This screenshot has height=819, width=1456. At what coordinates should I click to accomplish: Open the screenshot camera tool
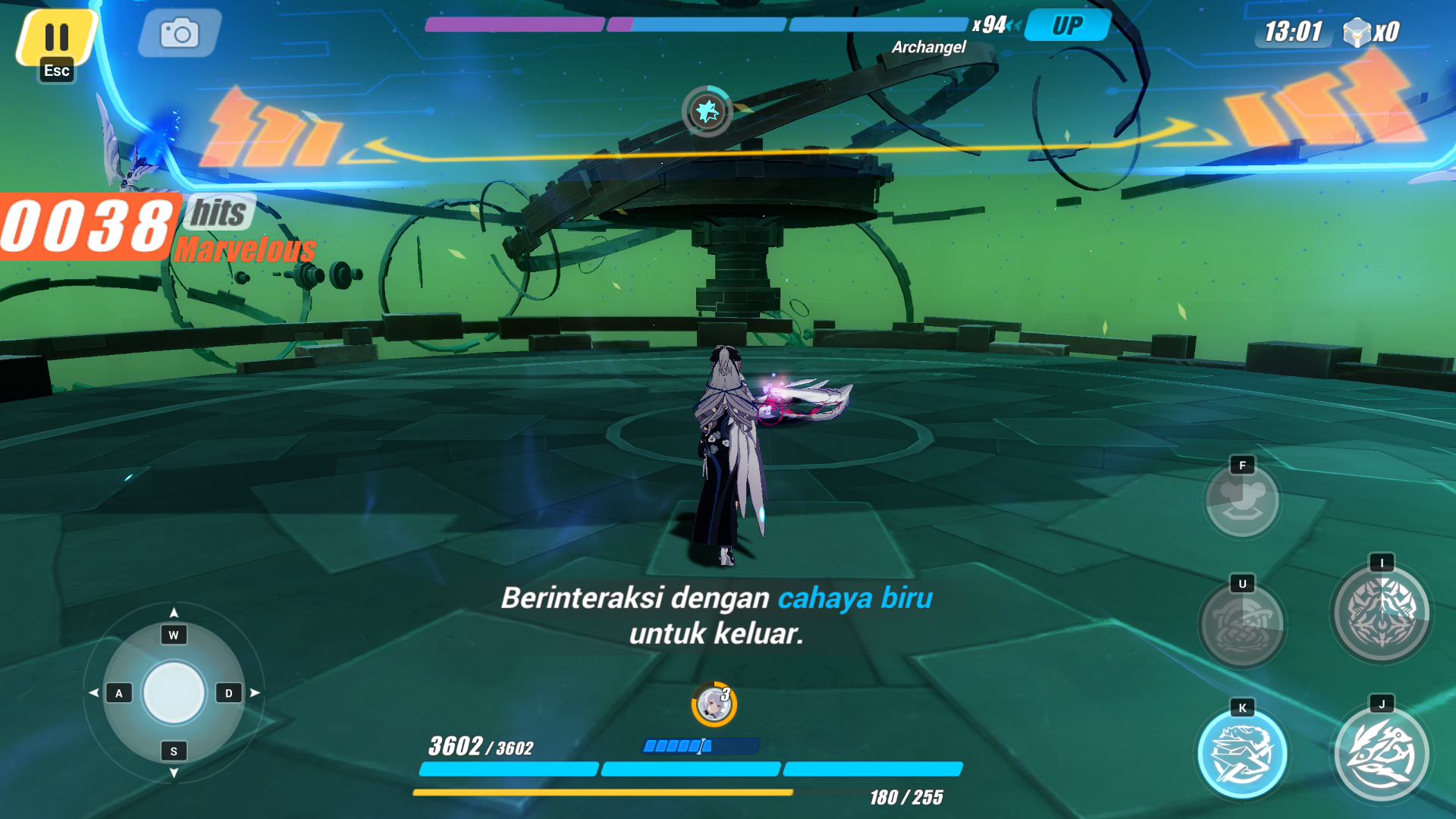178,32
